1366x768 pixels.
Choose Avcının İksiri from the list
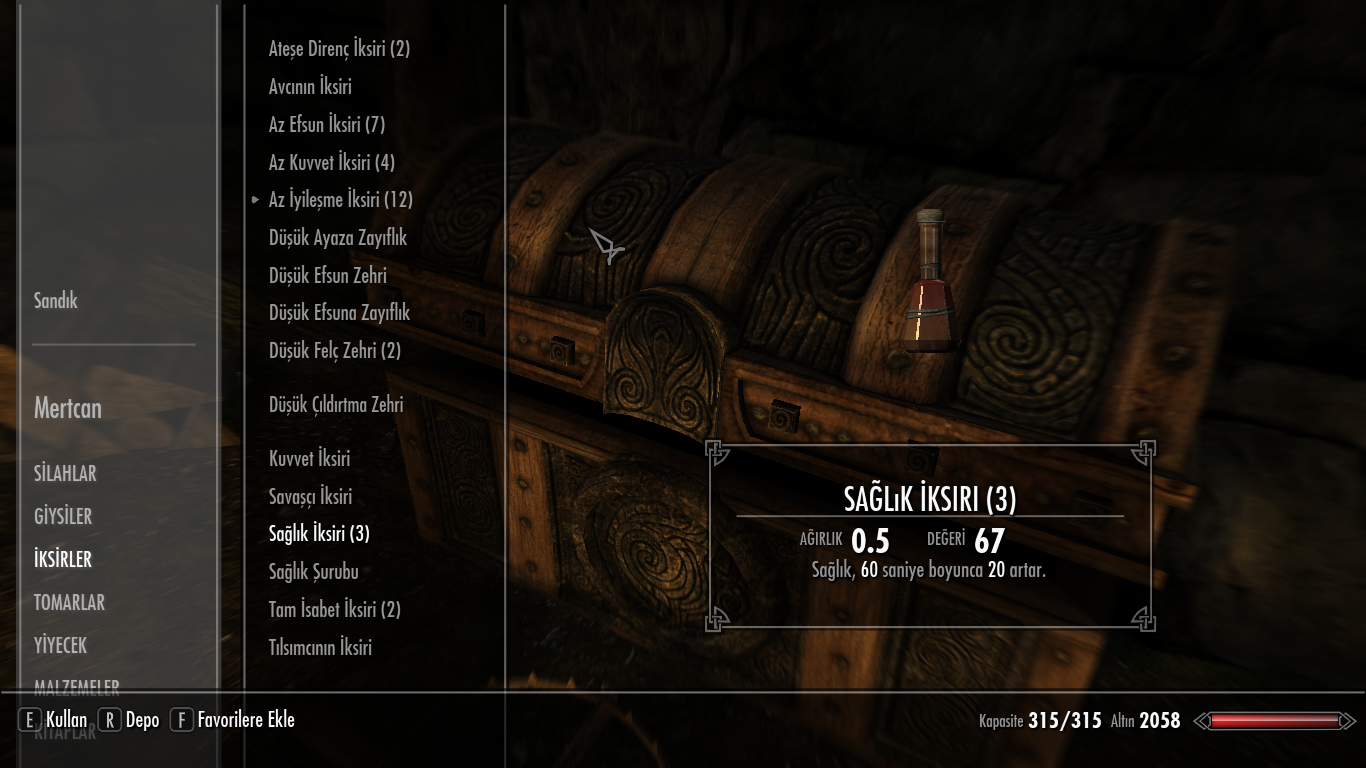tap(310, 87)
